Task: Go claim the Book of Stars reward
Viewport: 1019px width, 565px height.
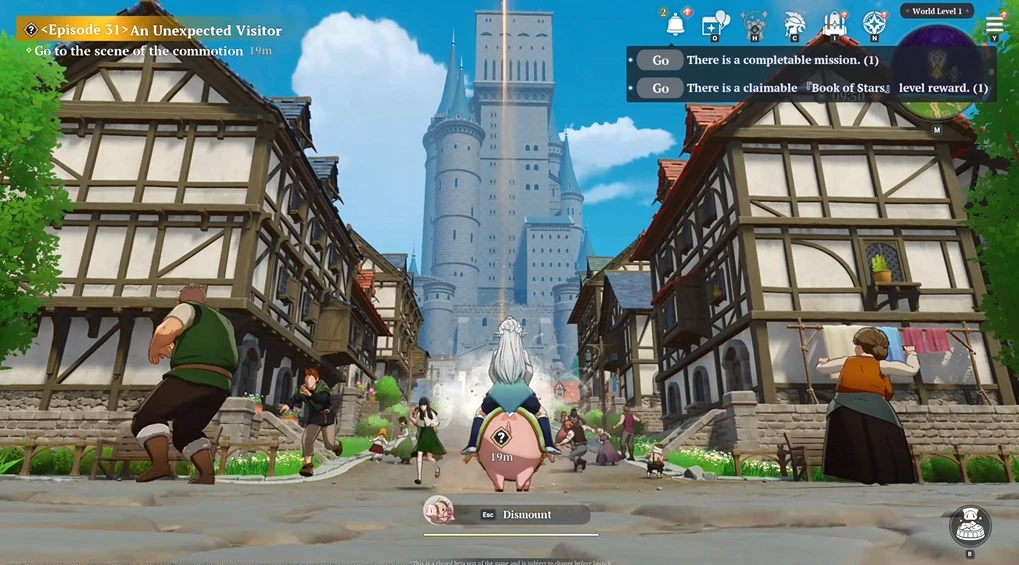Action: (660, 88)
